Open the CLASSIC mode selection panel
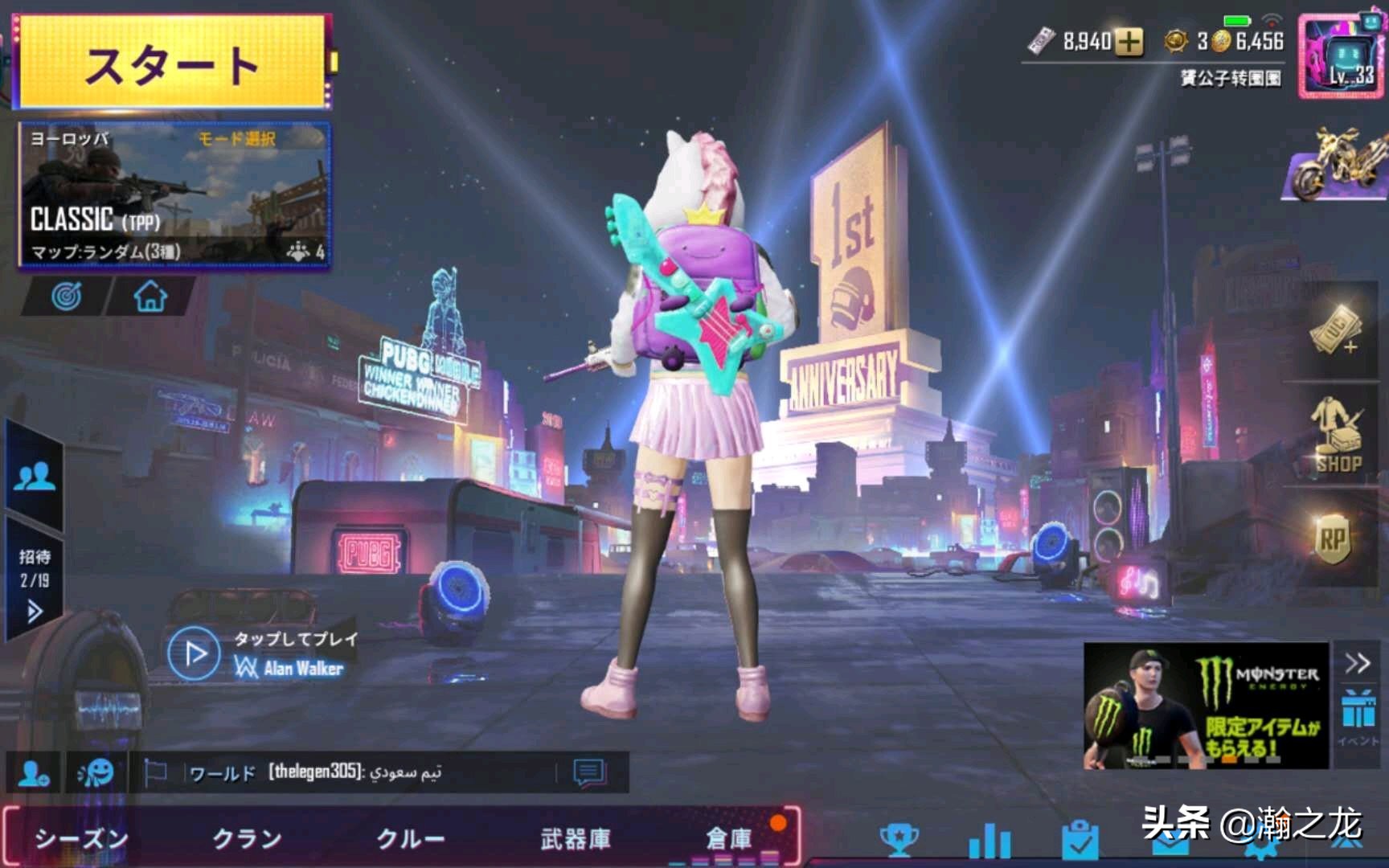 (x=174, y=194)
